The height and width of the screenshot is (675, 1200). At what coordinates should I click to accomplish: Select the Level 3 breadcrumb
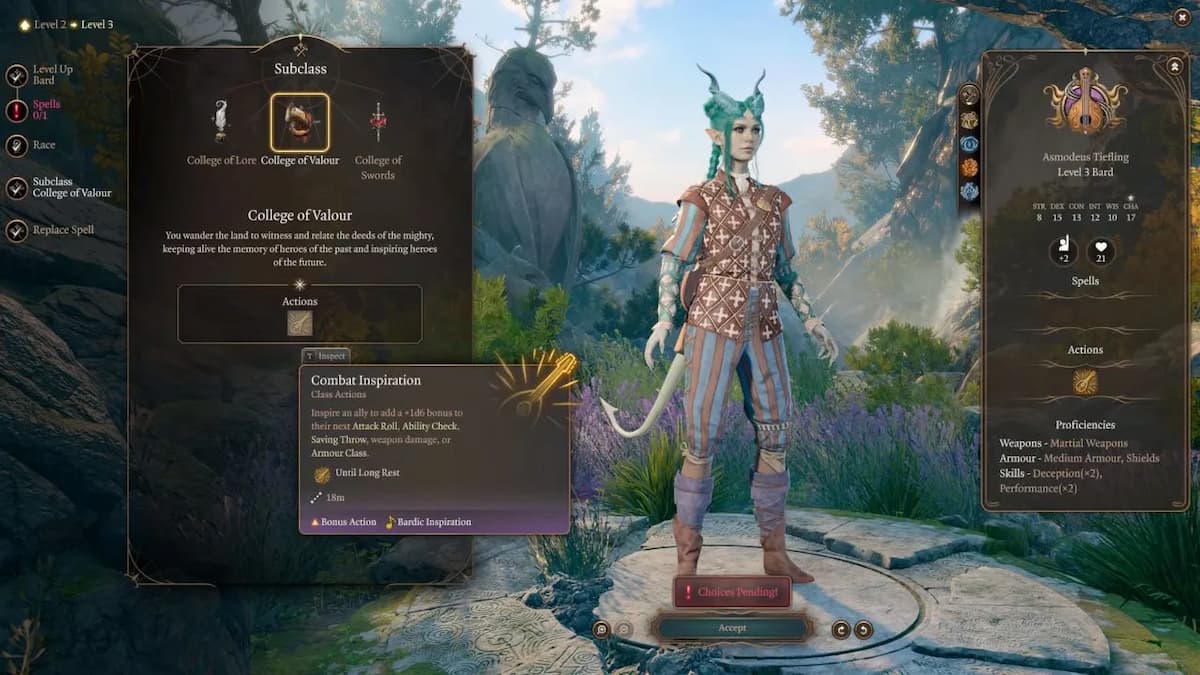click(x=96, y=24)
